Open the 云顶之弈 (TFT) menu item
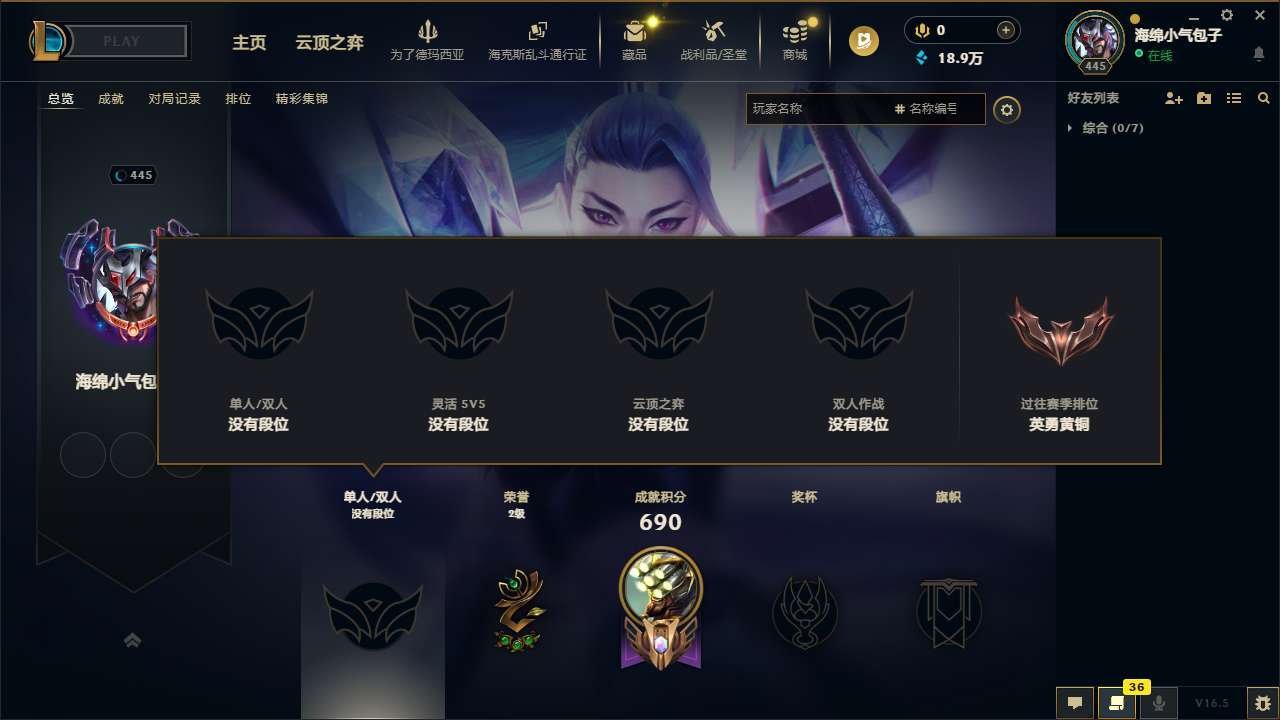 click(328, 44)
